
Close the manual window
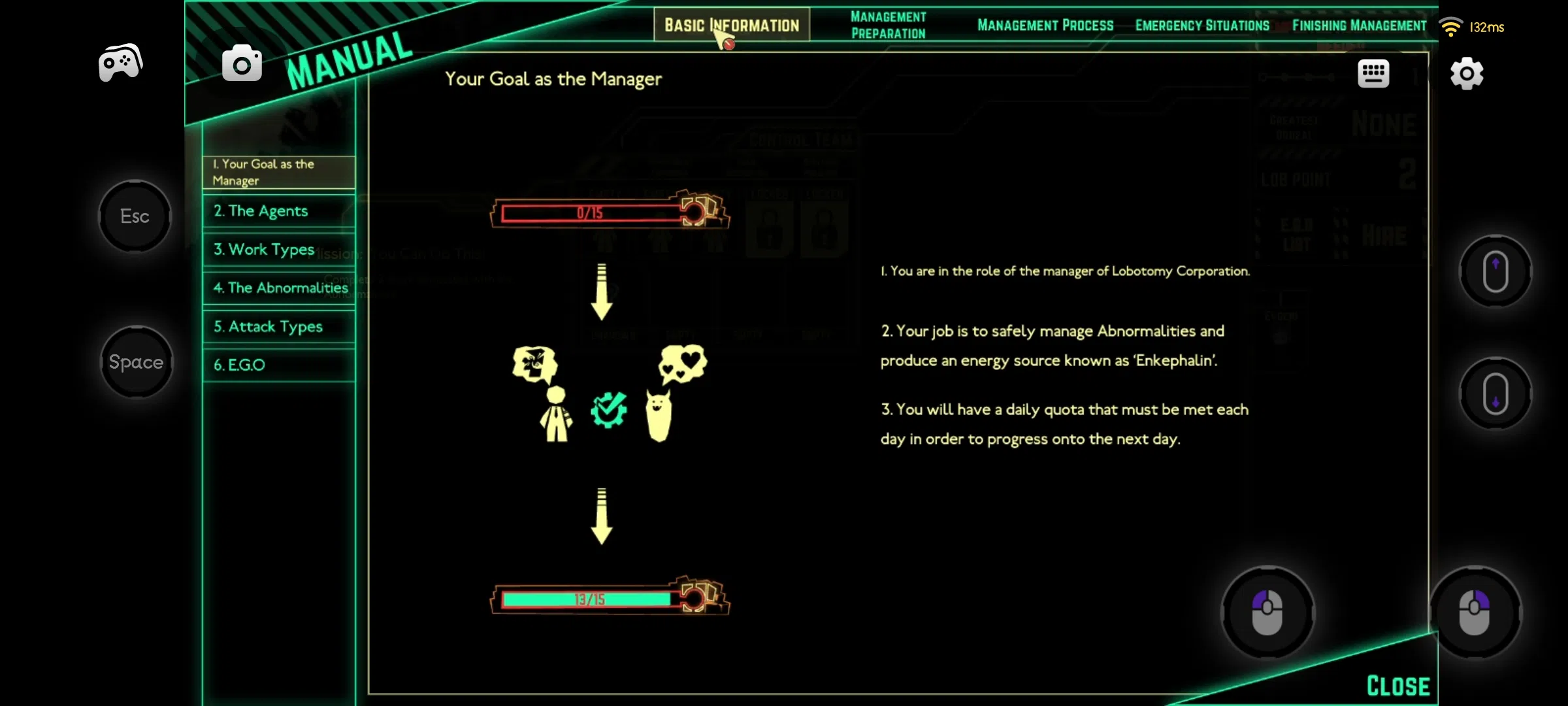coord(1397,684)
